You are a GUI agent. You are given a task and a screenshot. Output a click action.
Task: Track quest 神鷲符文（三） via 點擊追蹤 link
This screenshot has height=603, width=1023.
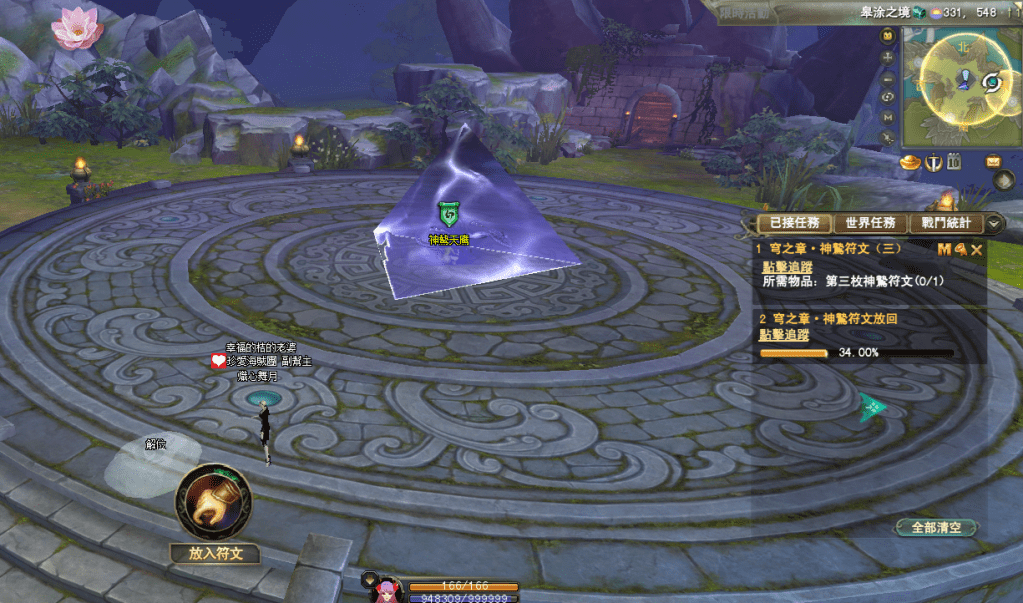point(787,267)
